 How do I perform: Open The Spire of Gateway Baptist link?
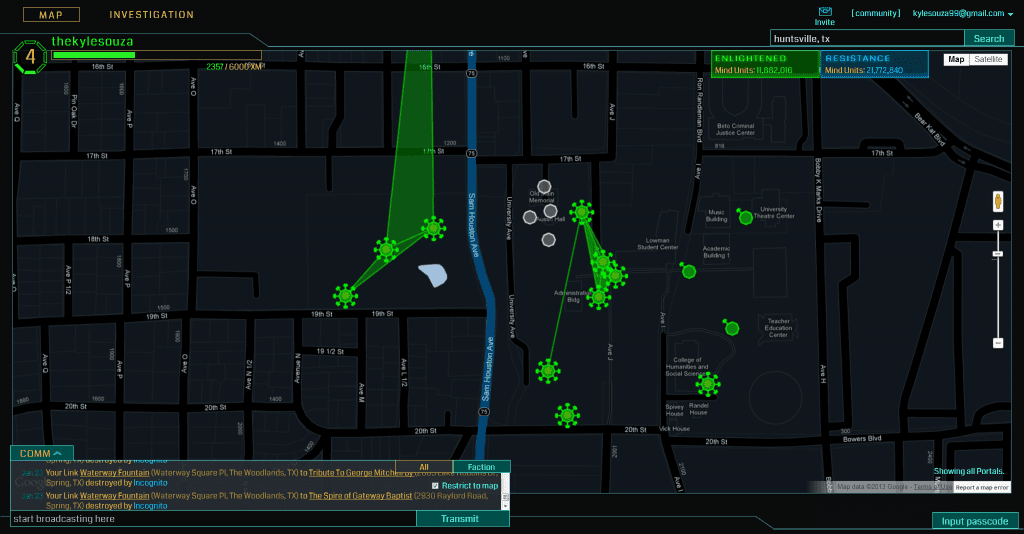click(354, 495)
